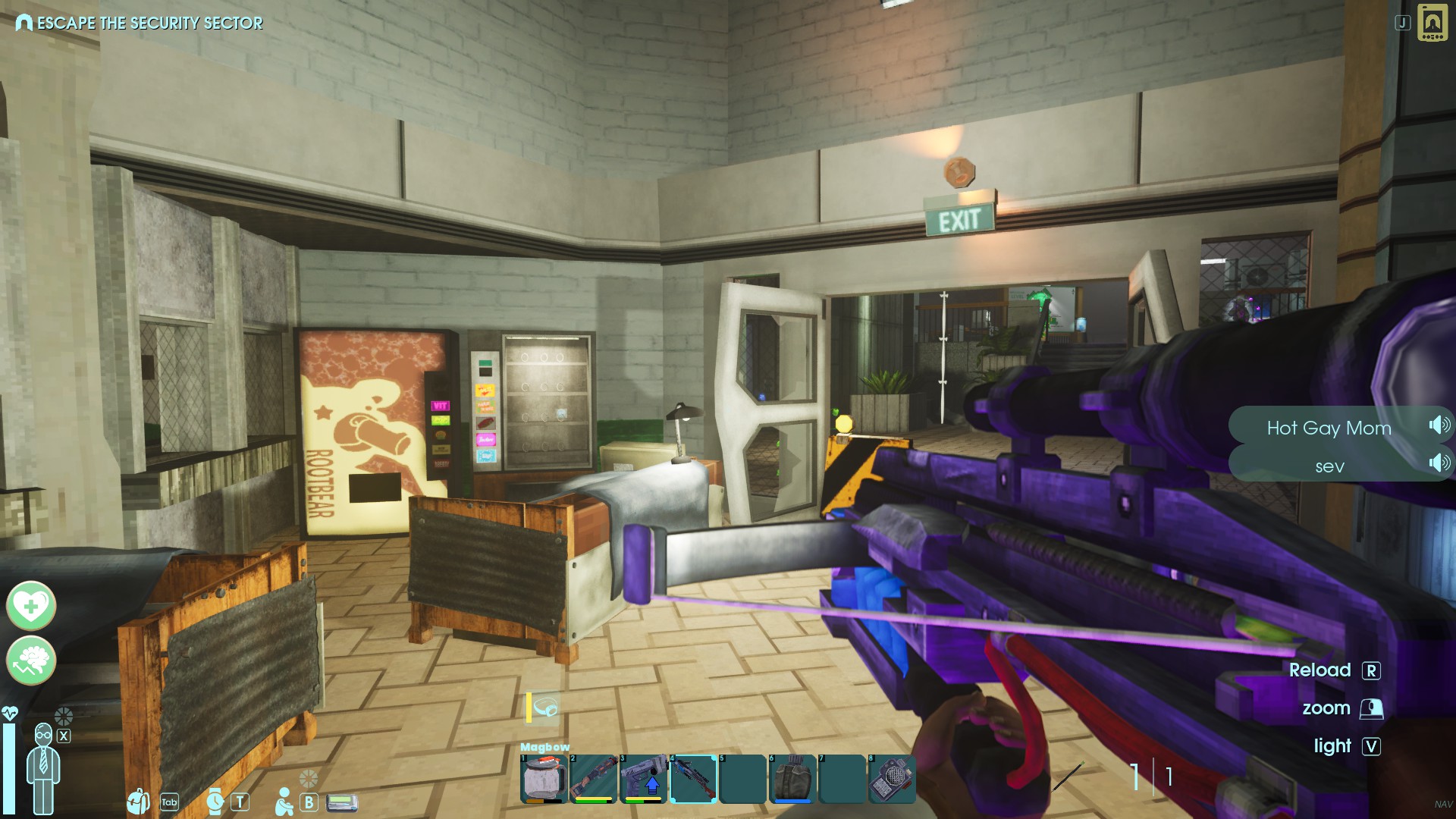Click the green heart health status icon

click(31, 605)
